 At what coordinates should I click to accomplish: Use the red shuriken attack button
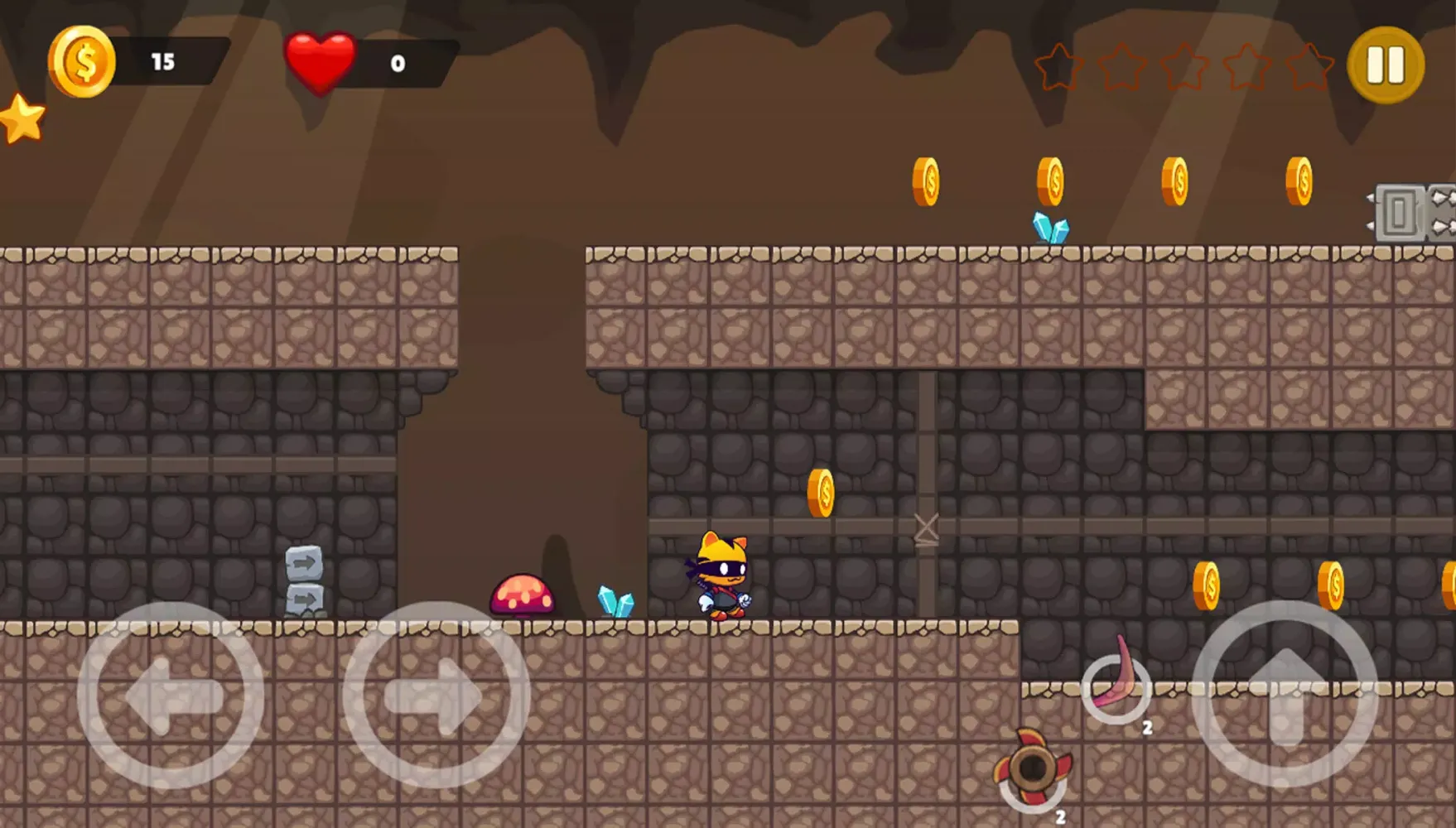1033,768
